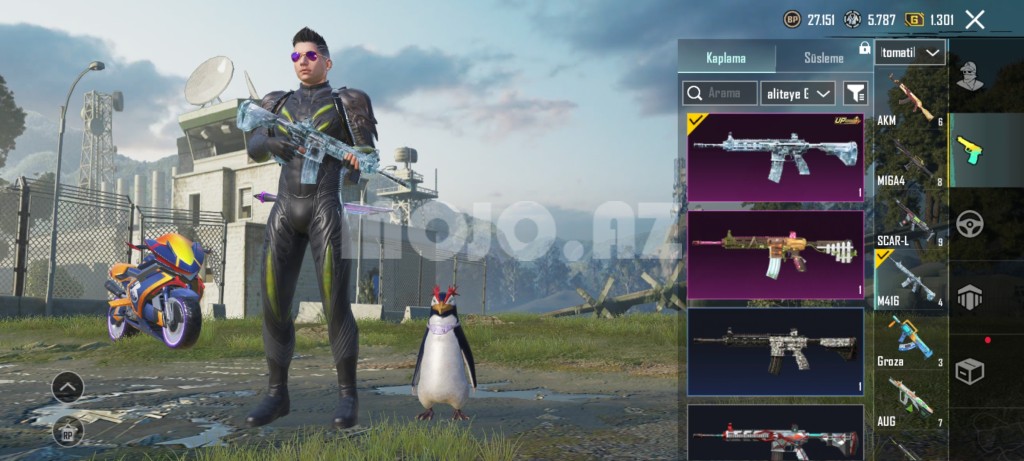Close the inventory screen

975,19
